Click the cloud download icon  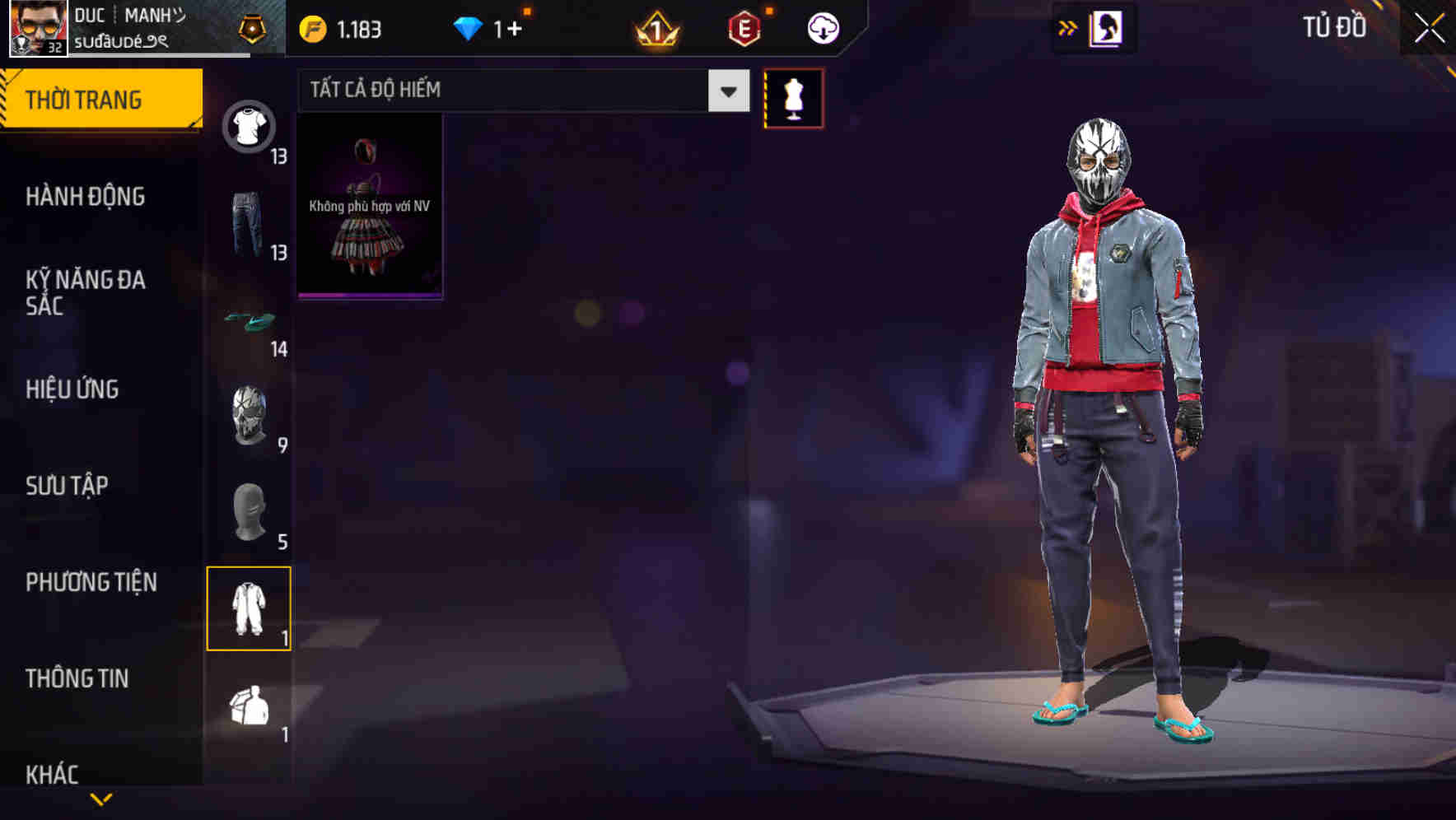(822, 27)
